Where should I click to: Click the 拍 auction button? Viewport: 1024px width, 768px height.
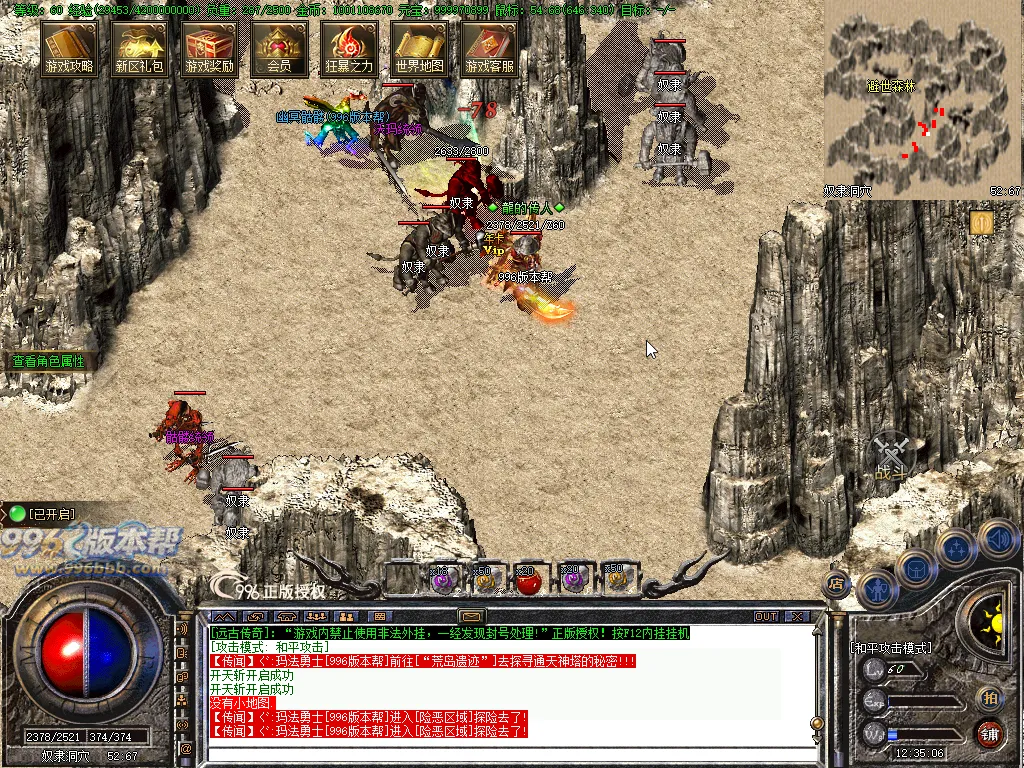989,697
